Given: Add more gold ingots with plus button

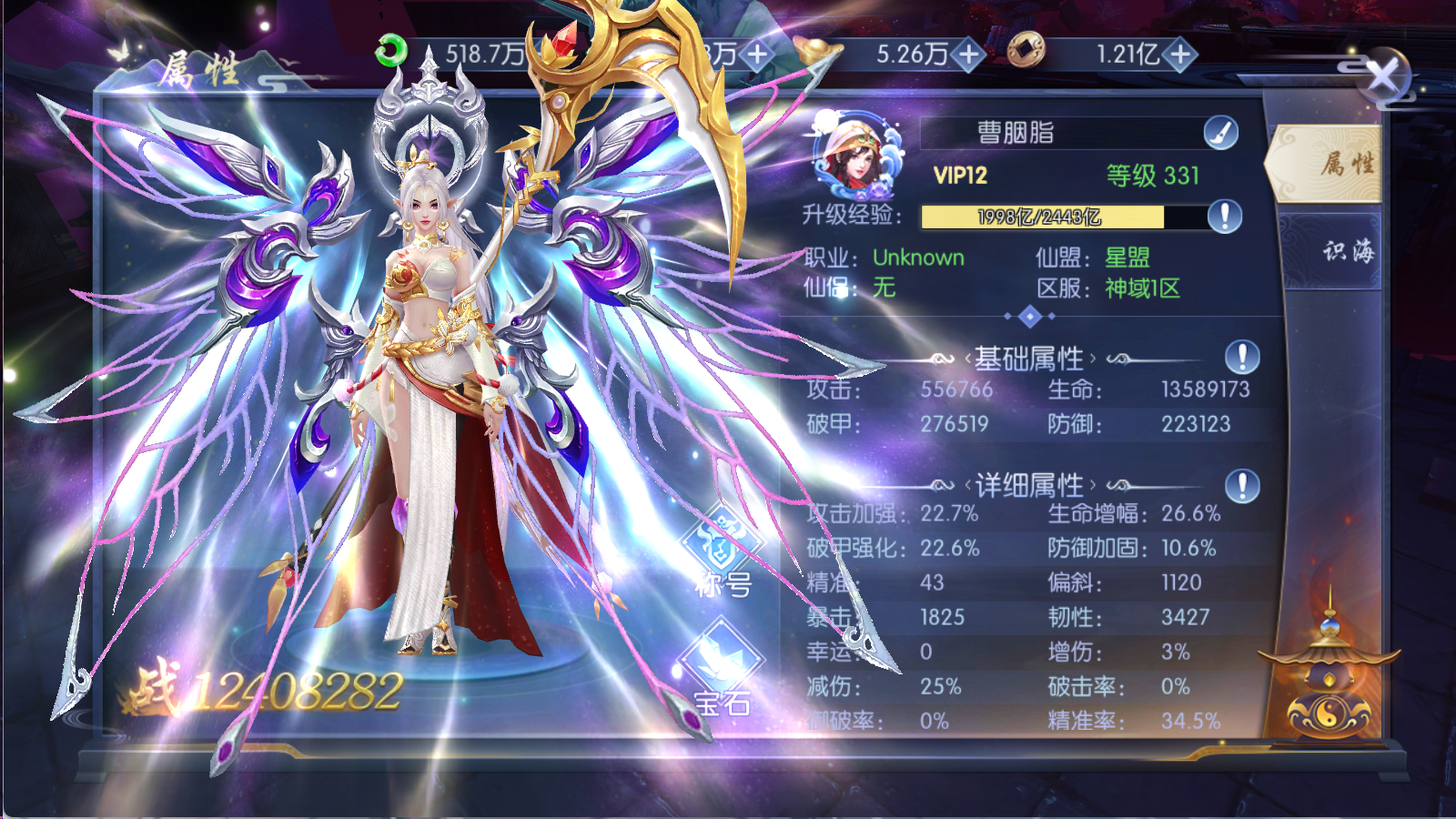Looking at the screenshot, I should click(969, 55).
